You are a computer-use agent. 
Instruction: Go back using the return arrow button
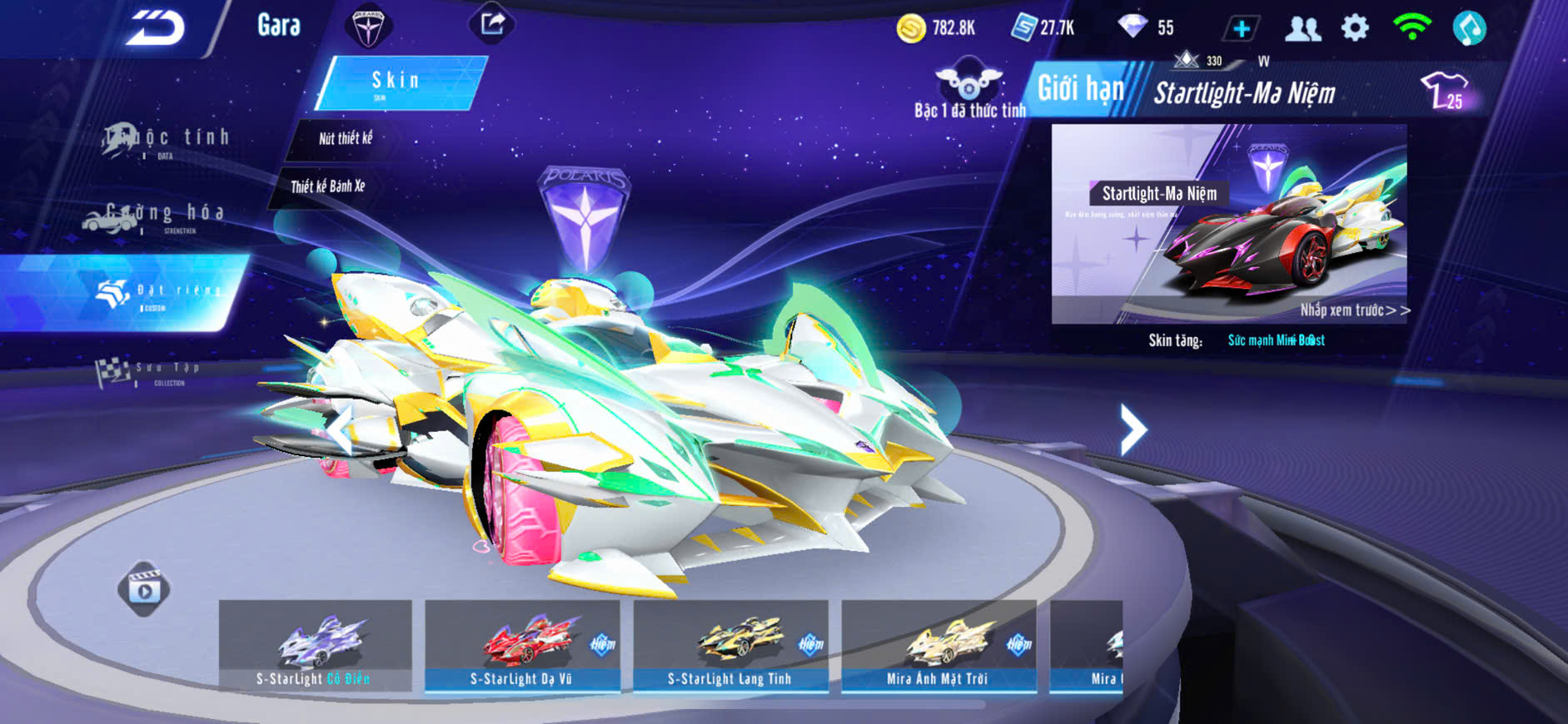[x=156, y=28]
